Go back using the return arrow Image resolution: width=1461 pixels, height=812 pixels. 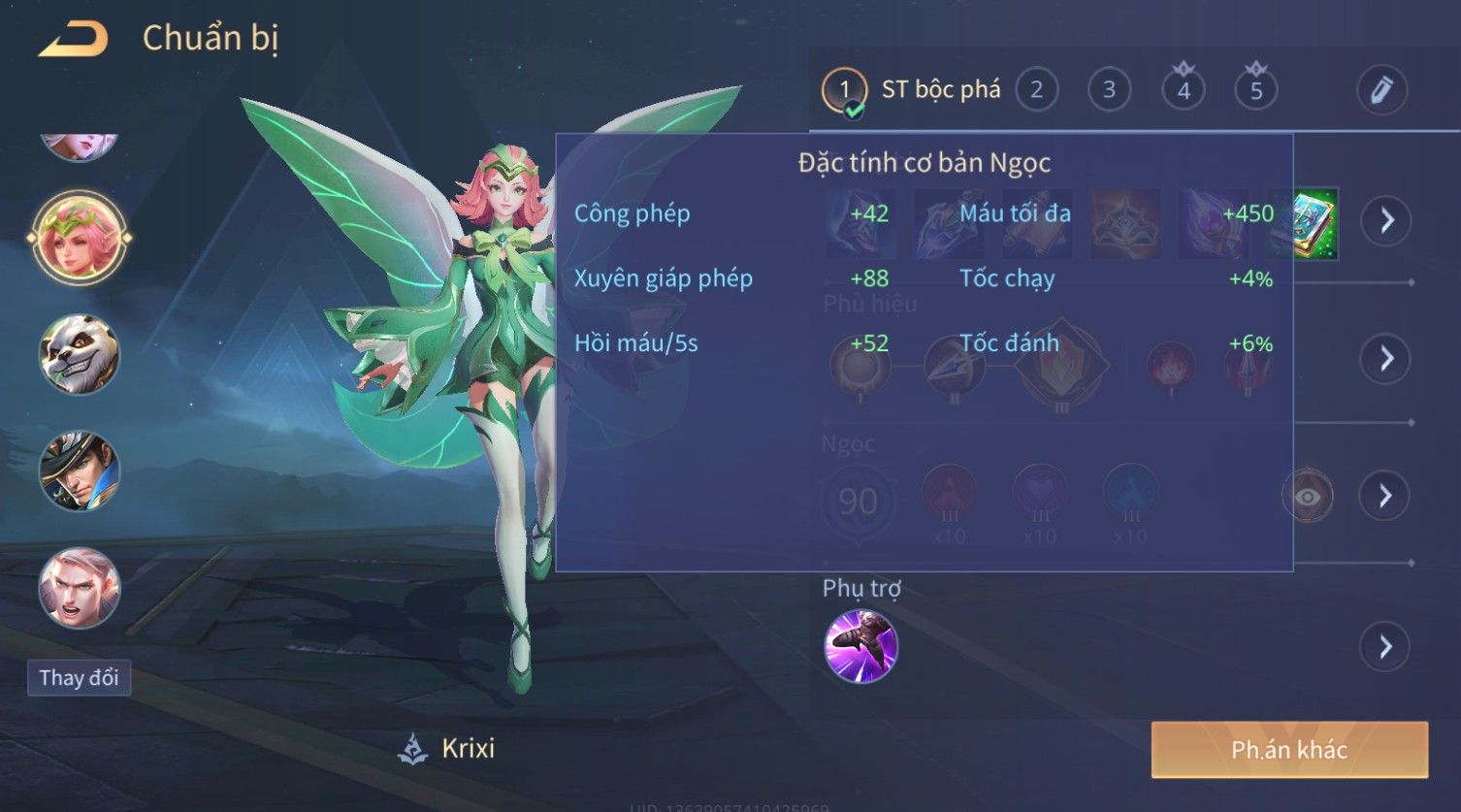click(74, 40)
